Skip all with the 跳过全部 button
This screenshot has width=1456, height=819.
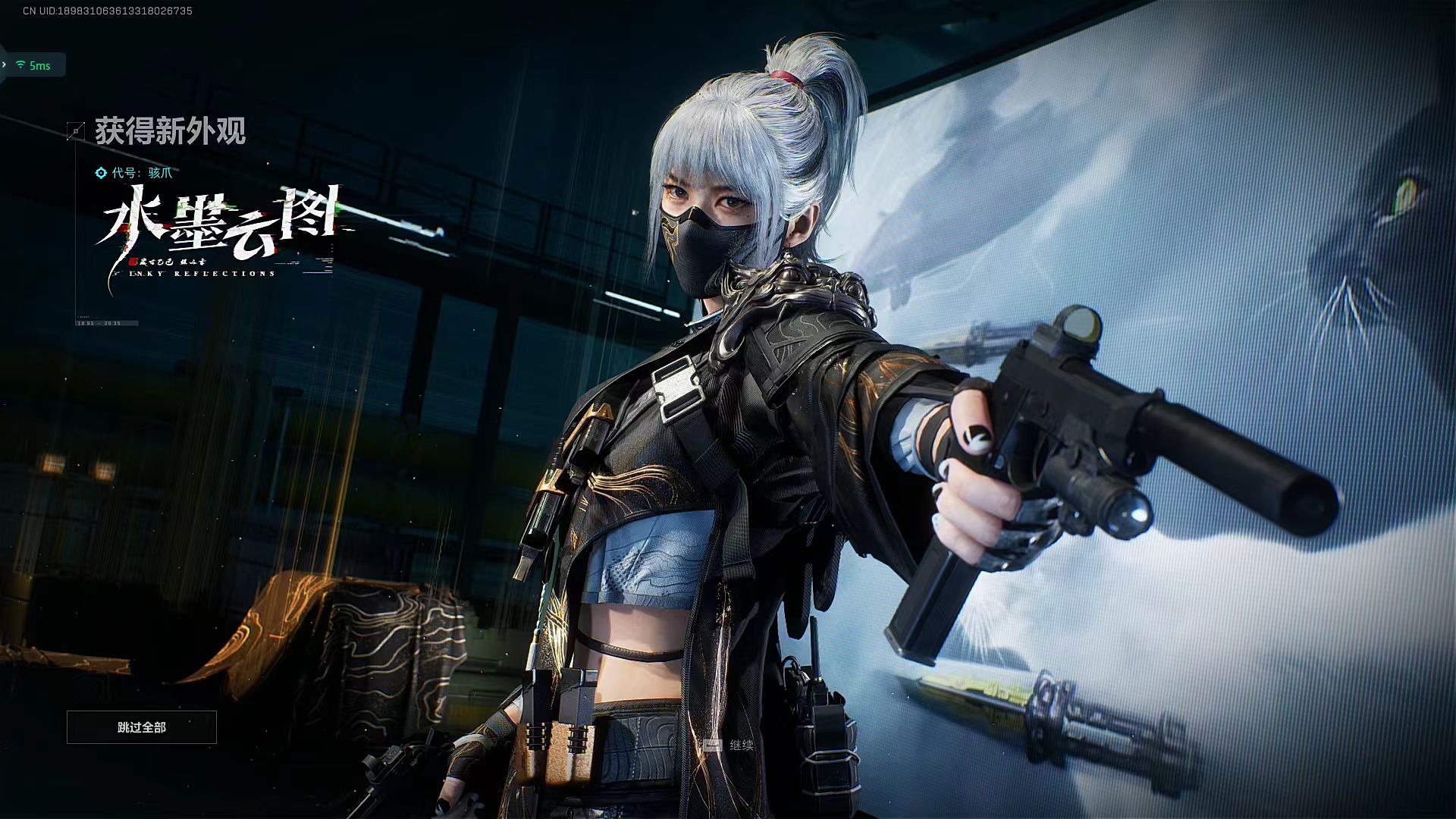pos(142,727)
